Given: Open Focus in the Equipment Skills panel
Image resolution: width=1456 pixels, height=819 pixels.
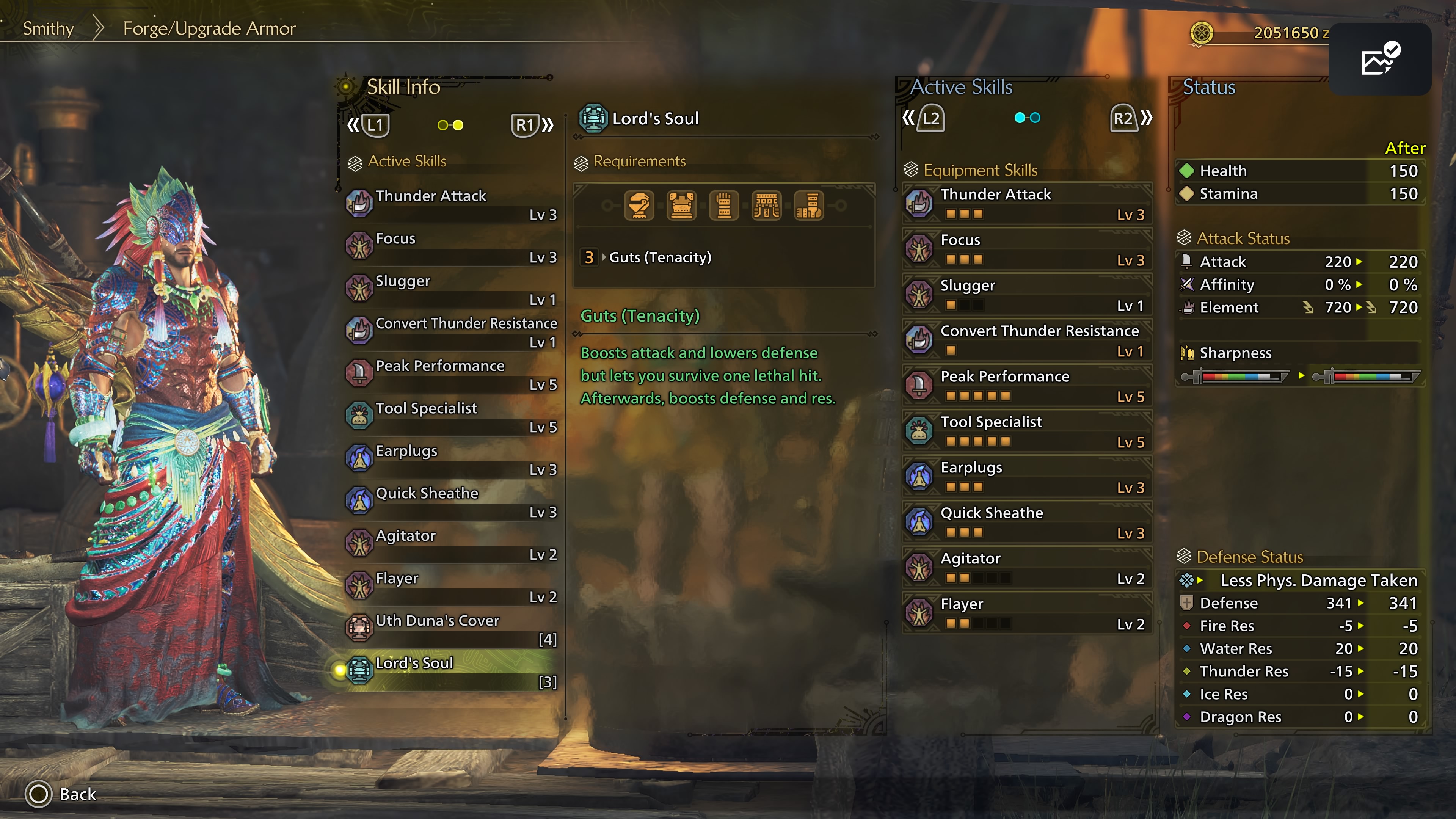Looking at the screenshot, I should coord(1026,249).
